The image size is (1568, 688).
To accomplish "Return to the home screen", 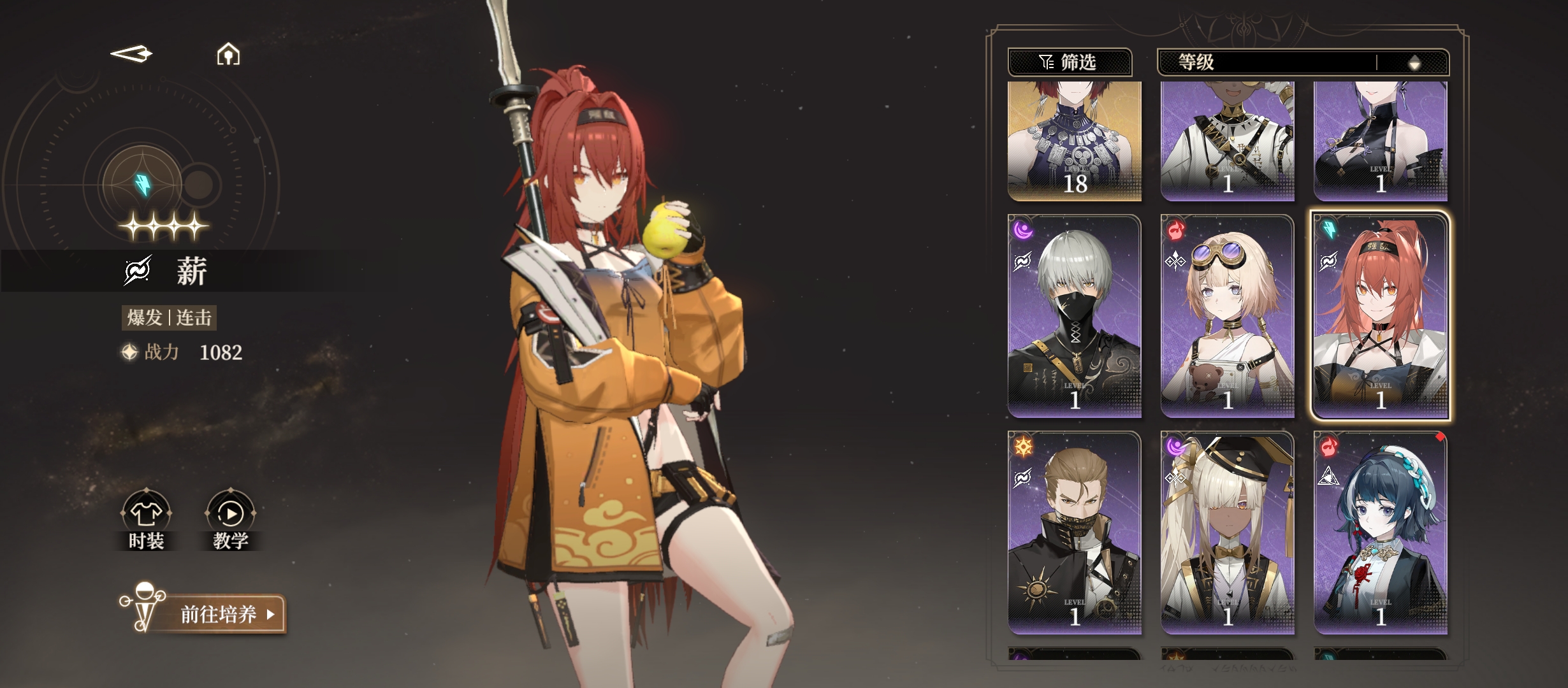I will click(228, 55).
